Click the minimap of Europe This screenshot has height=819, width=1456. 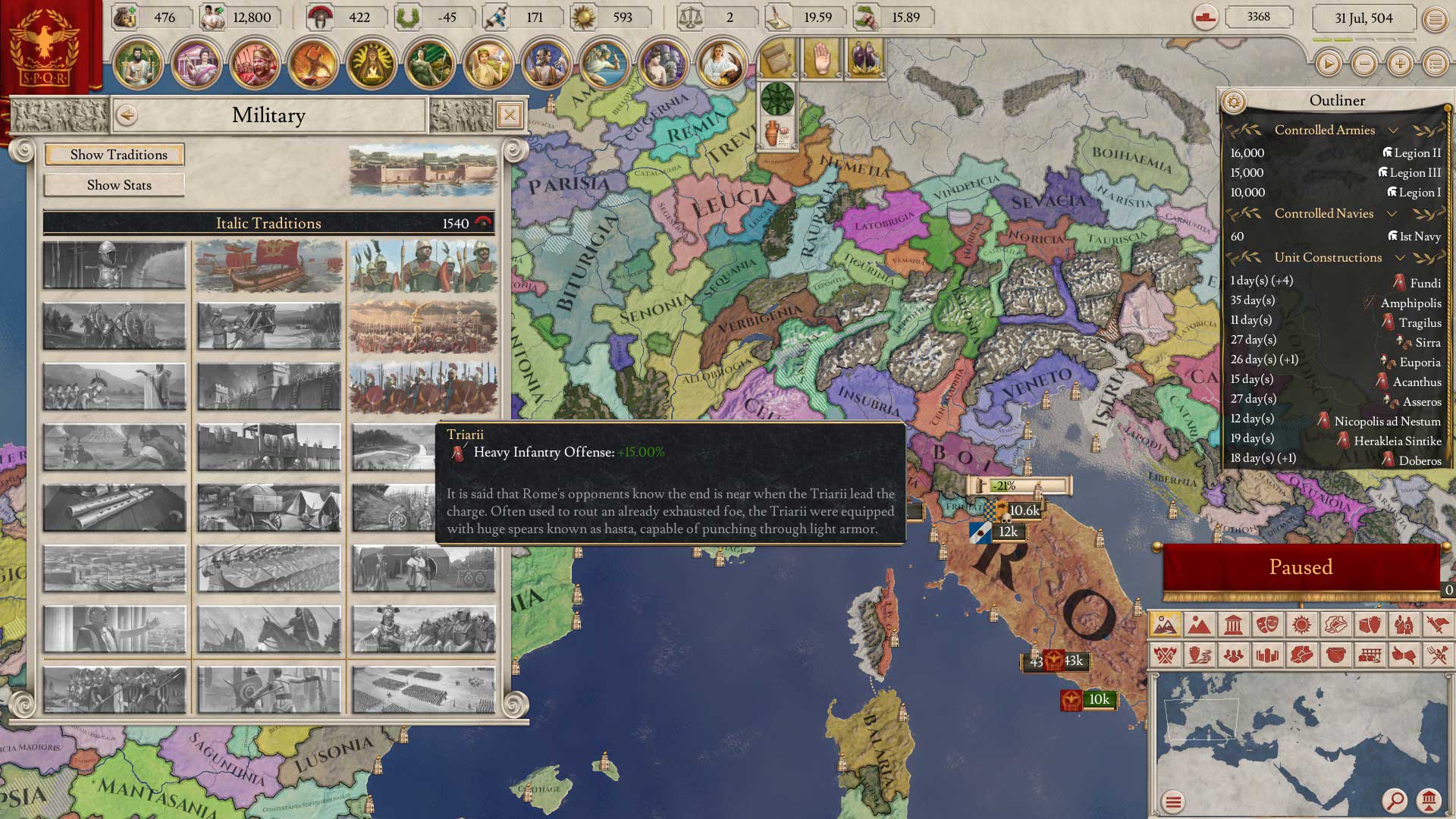point(1289,736)
